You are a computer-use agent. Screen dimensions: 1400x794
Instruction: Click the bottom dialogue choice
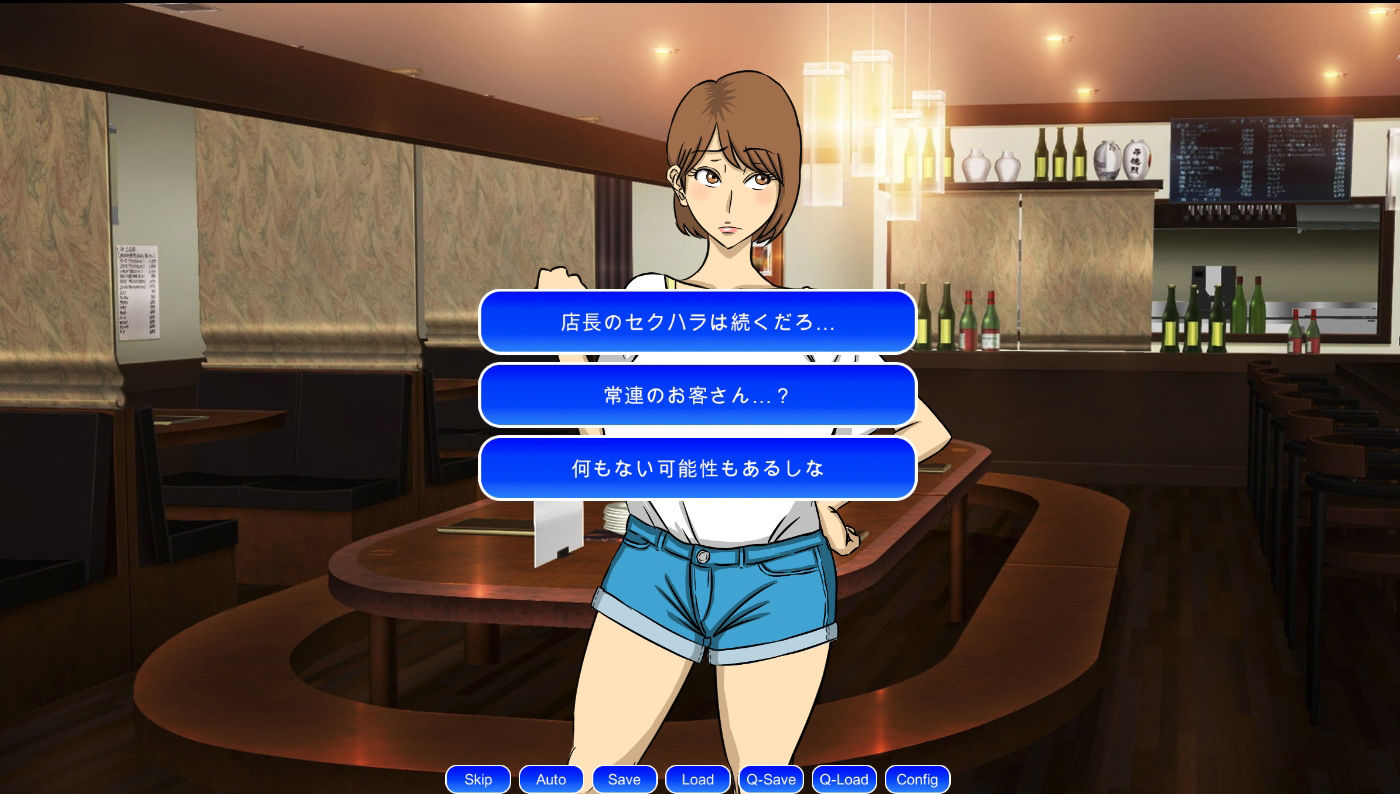[x=697, y=468]
